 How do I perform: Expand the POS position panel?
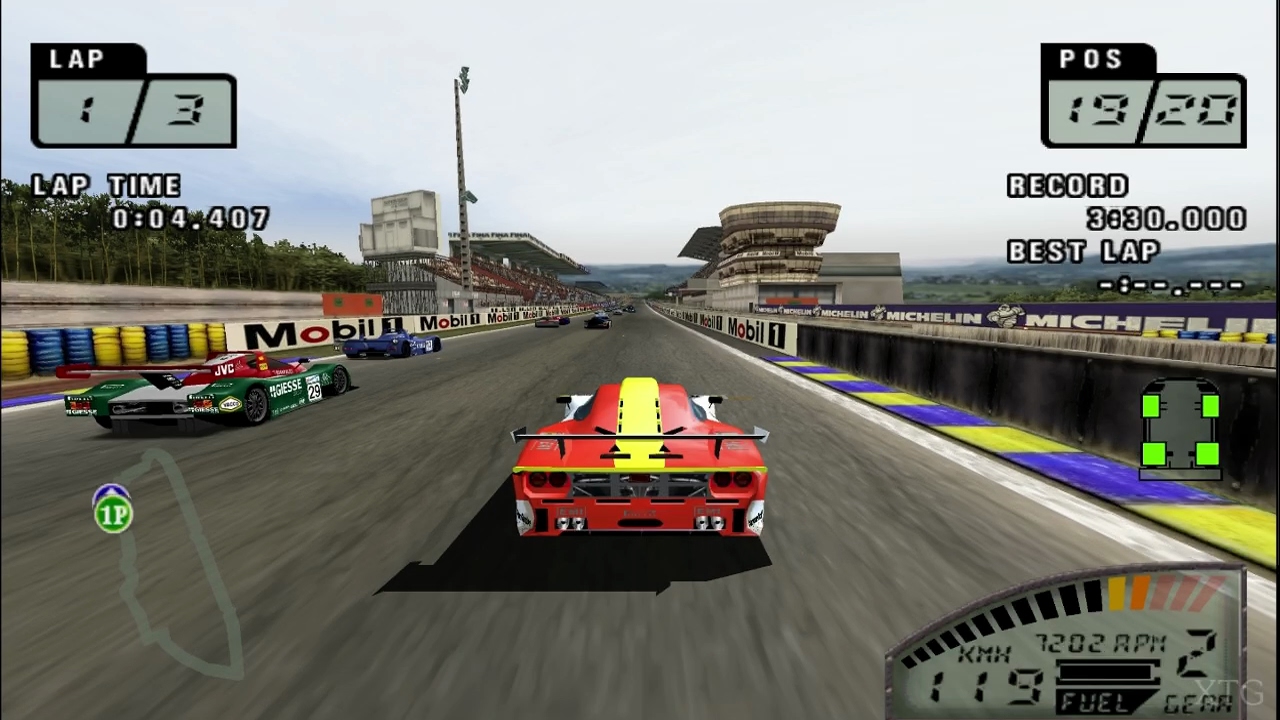coord(1143,95)
